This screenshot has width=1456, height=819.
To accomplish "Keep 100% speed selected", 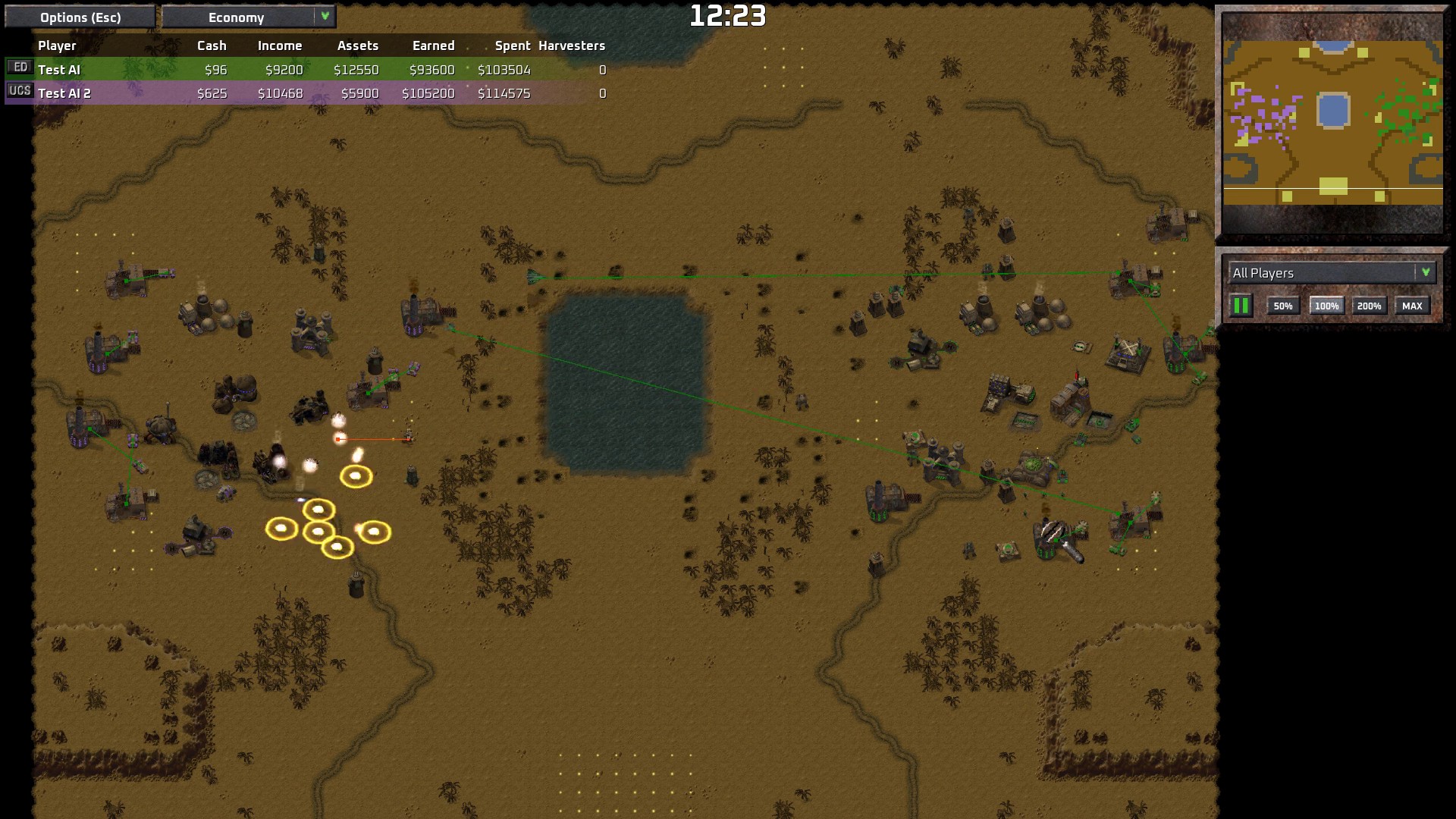I will coord(1326,305).
